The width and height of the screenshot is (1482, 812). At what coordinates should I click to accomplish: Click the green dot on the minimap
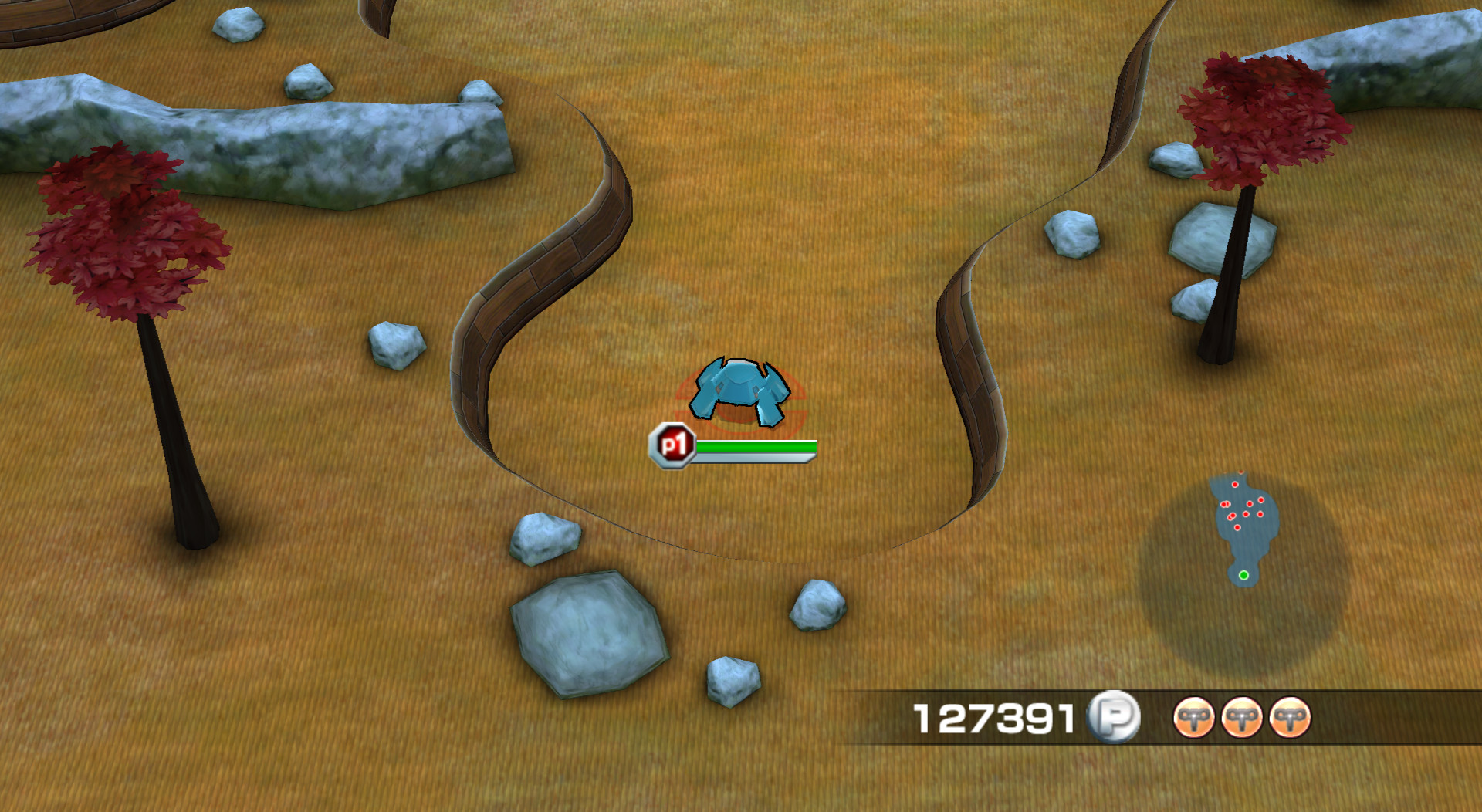[1244, 576]
